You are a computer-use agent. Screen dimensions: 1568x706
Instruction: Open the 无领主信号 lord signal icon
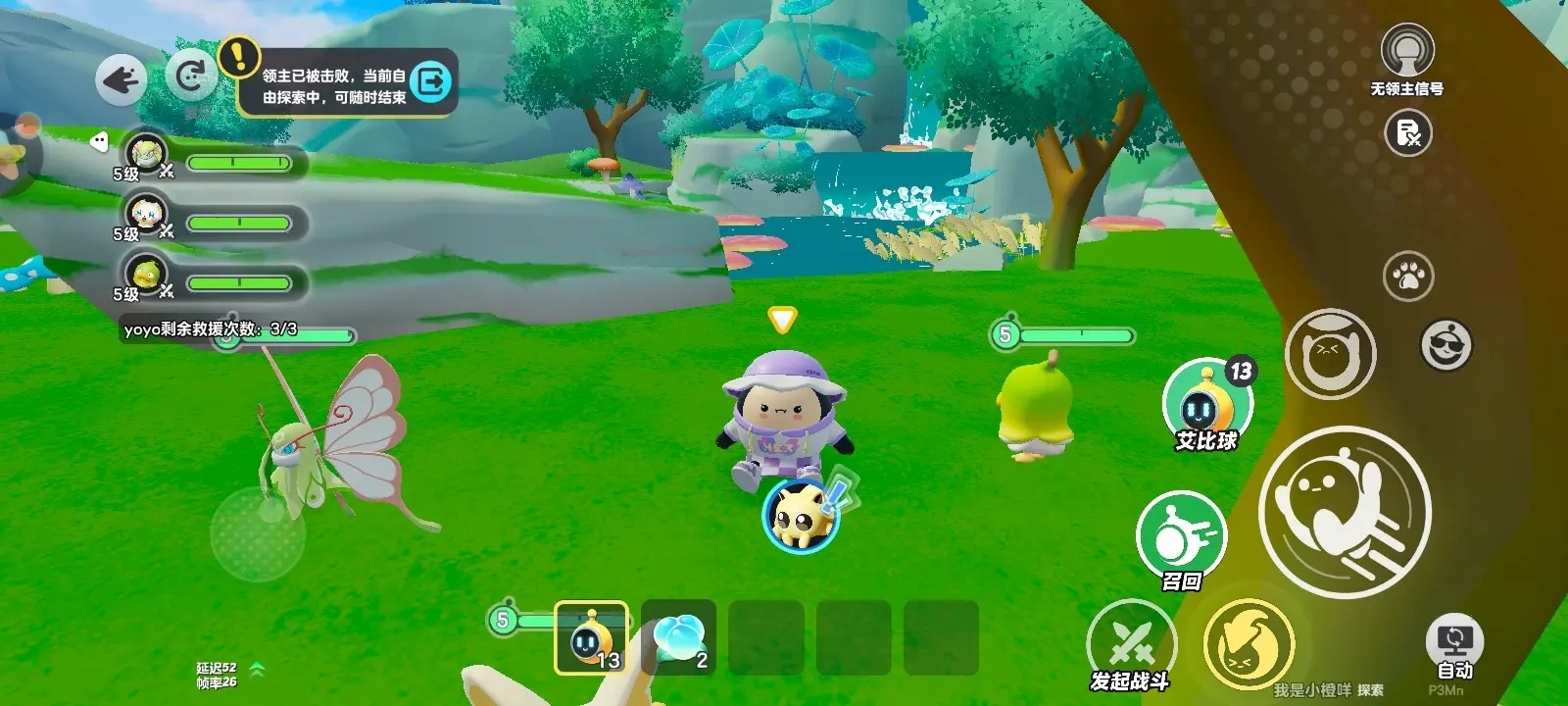coord(1407,51)
